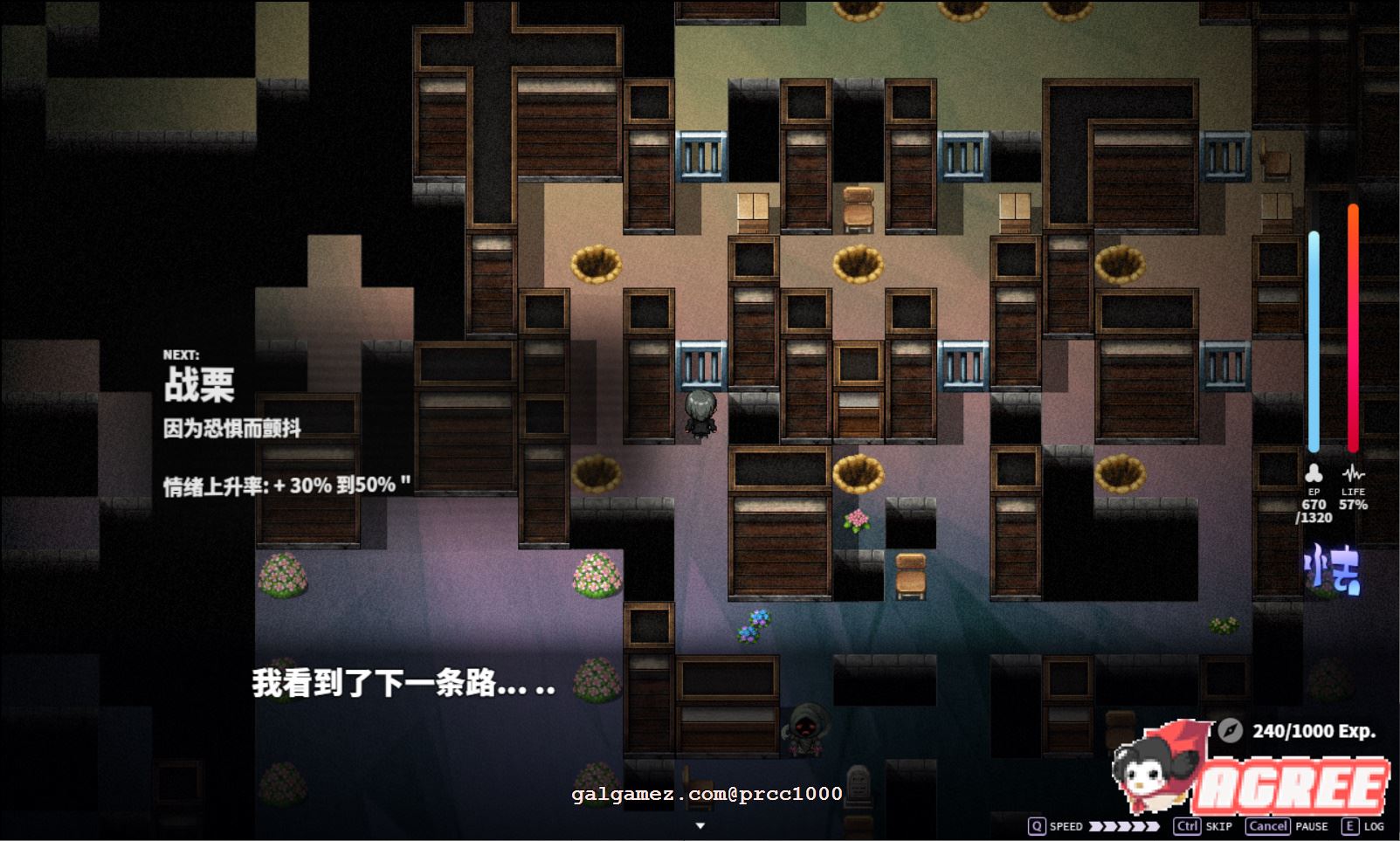Toggle SKIP mode on the status bar
This screenshot has height=841, width=1400.
click(x=1217, y=826)
